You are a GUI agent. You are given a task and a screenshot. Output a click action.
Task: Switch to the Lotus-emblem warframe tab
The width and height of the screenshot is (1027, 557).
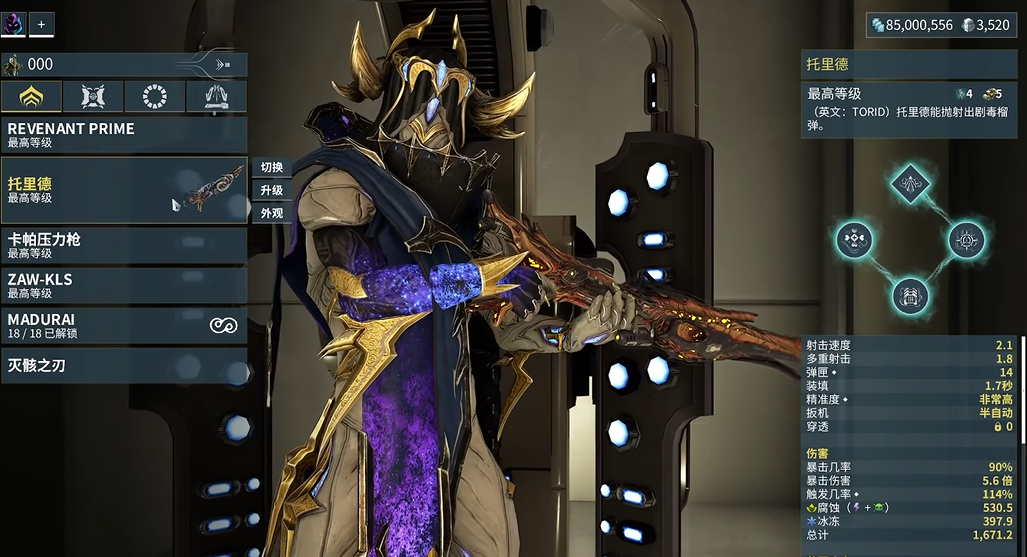coord(31,97)
